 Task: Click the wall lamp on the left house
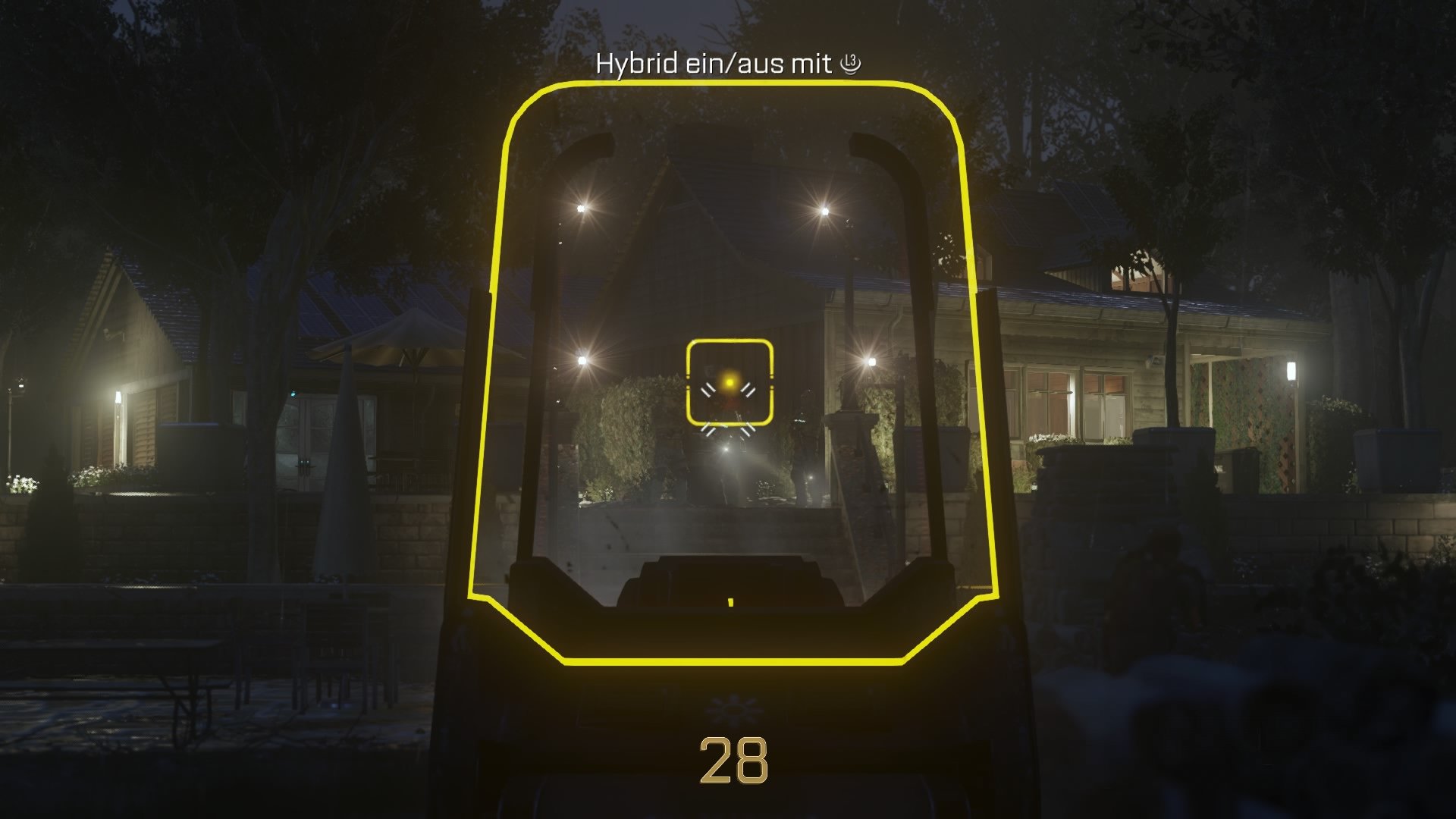click(118, 396)
